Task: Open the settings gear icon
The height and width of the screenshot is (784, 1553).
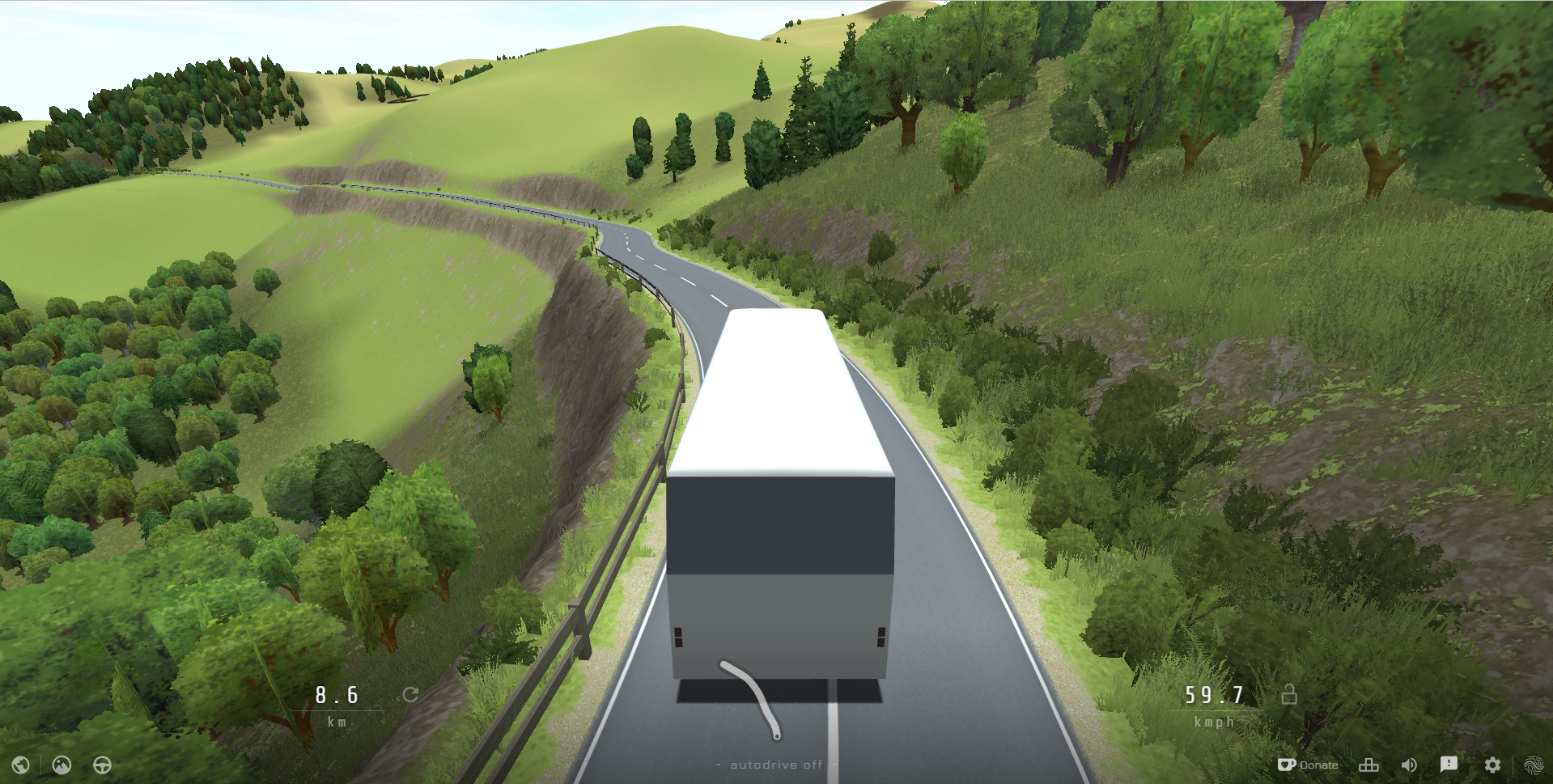Action: coord(1493,764)
